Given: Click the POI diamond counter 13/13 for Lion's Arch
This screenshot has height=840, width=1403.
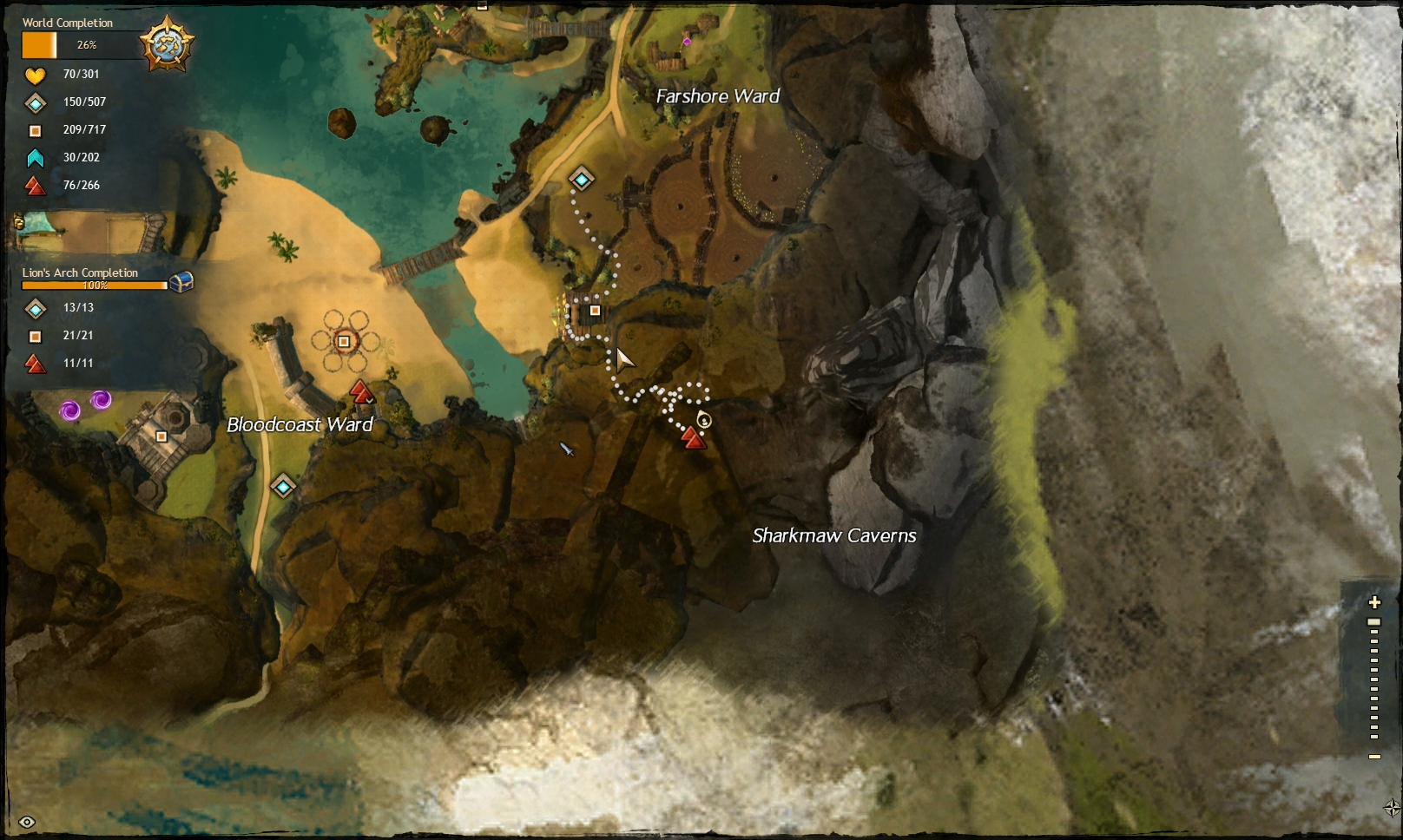Looking at the screenshot, I should pyautogui.click(x=35, y=309).
